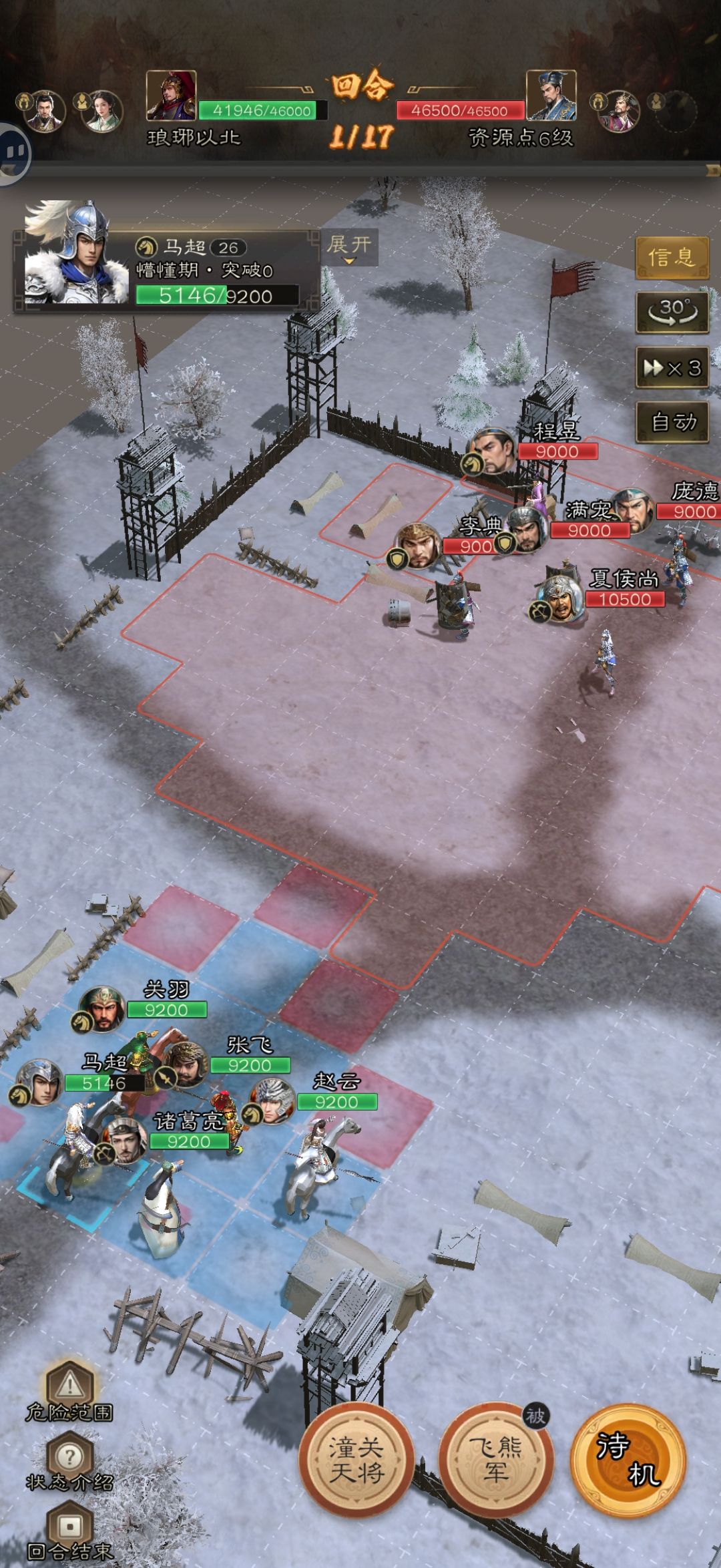Select the 赵云 unit marker
This screenshot has height=1568, width=721.
tap(272, 1101)
